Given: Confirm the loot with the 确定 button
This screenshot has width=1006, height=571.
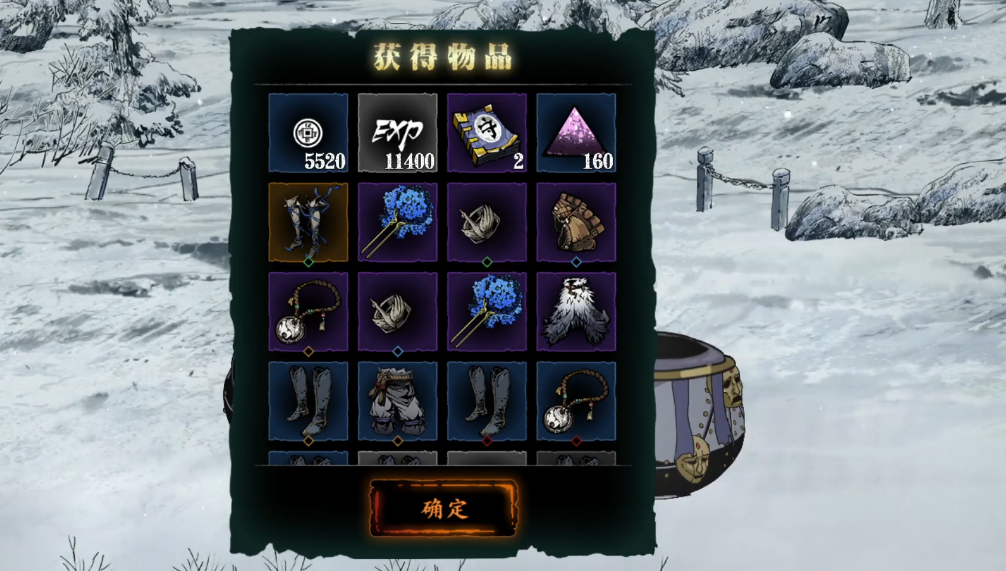Looking at the screenshot, I should point(444,508).
